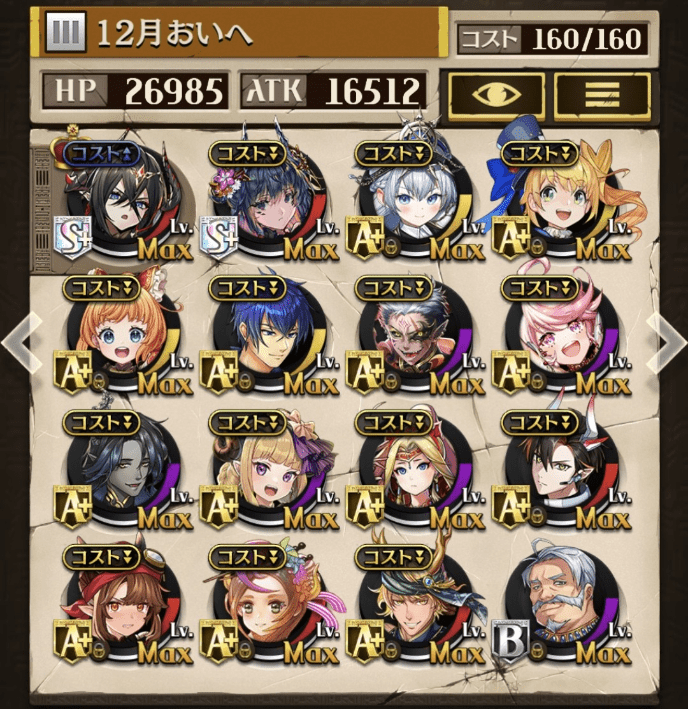Select the grey-haired mustached B-rank old man
This screenshot has height=709, width=688.
pos(557,605)
